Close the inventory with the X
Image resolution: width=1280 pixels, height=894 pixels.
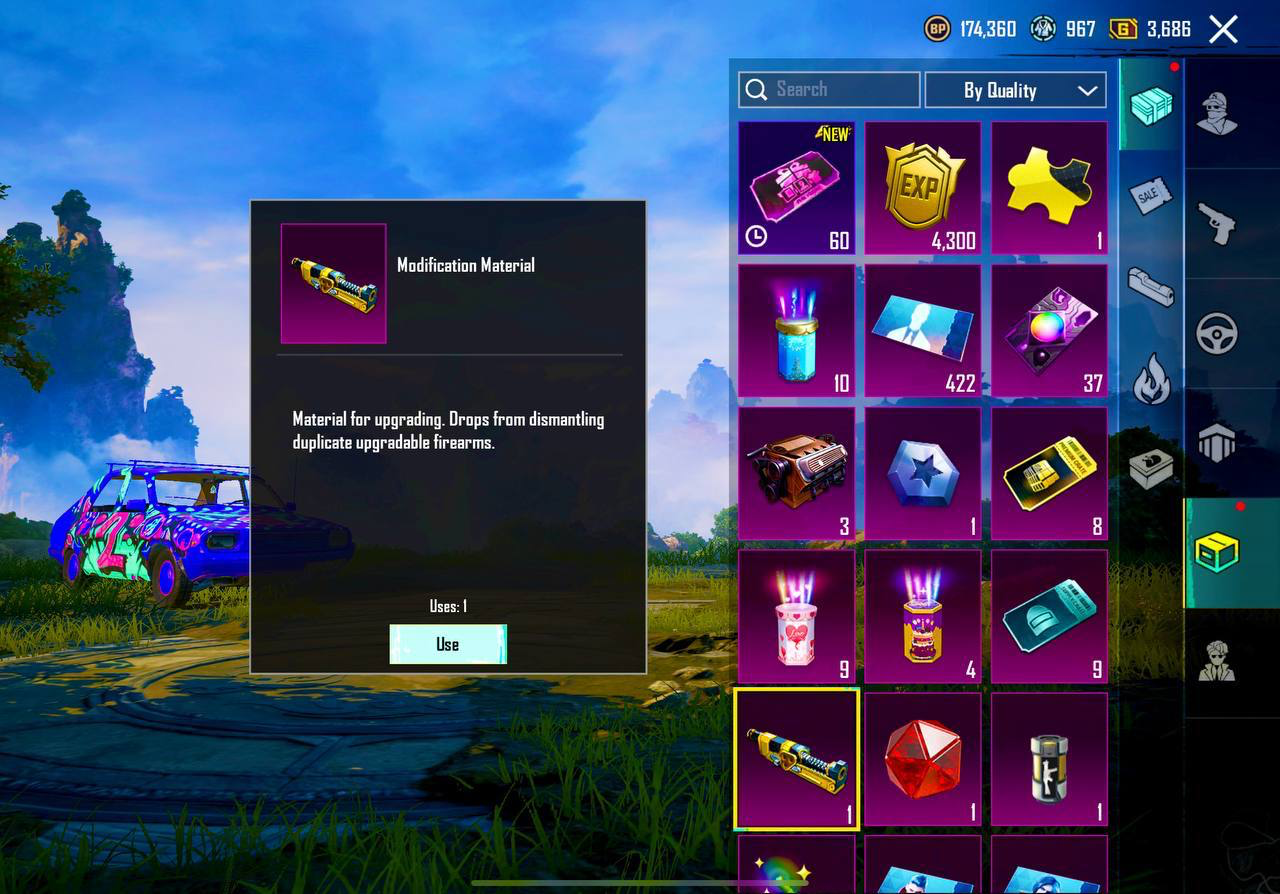[x=1223, y=29]
